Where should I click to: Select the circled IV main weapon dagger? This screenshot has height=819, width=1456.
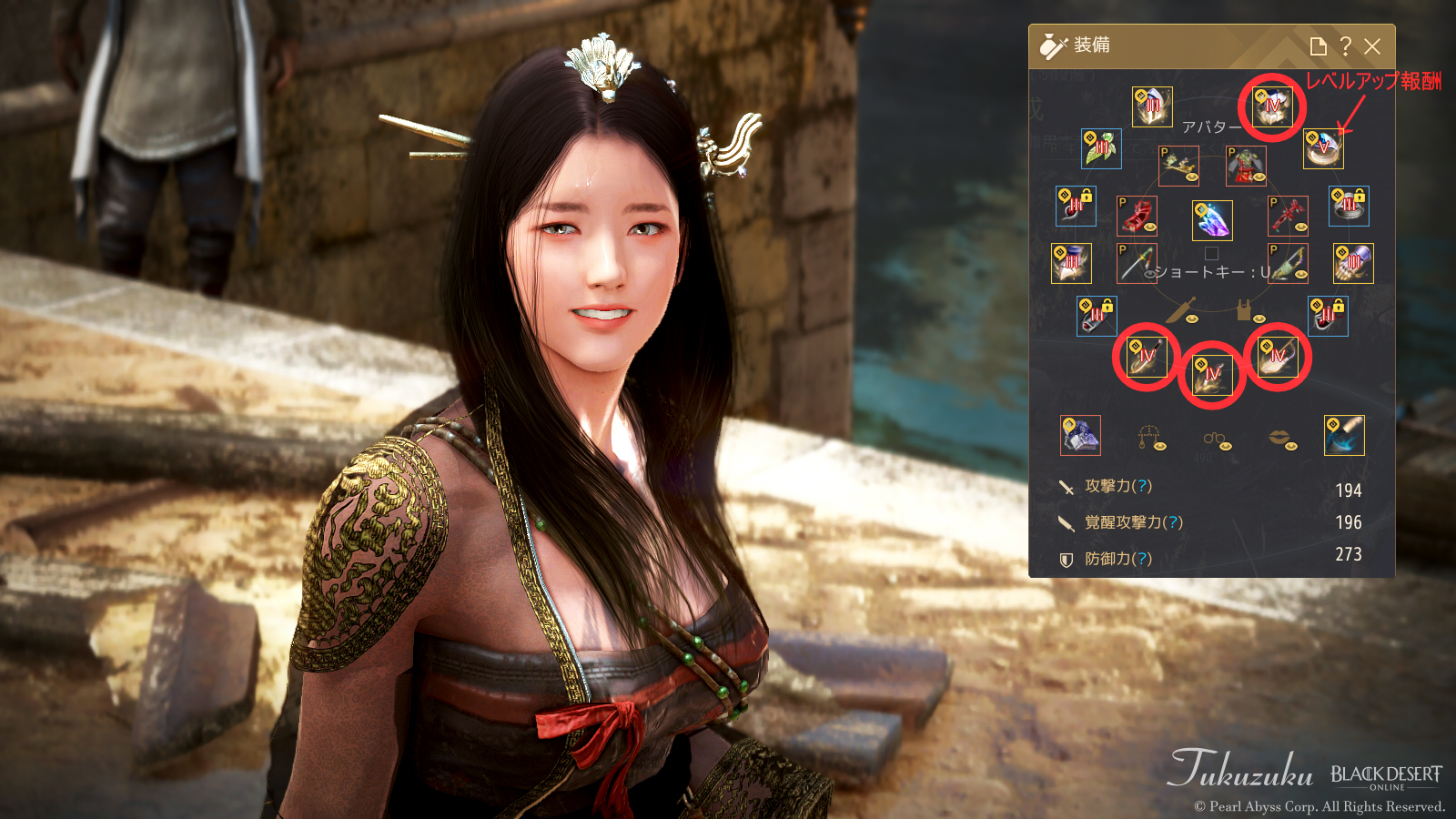pyautogui.click(x=1147, y=357)
